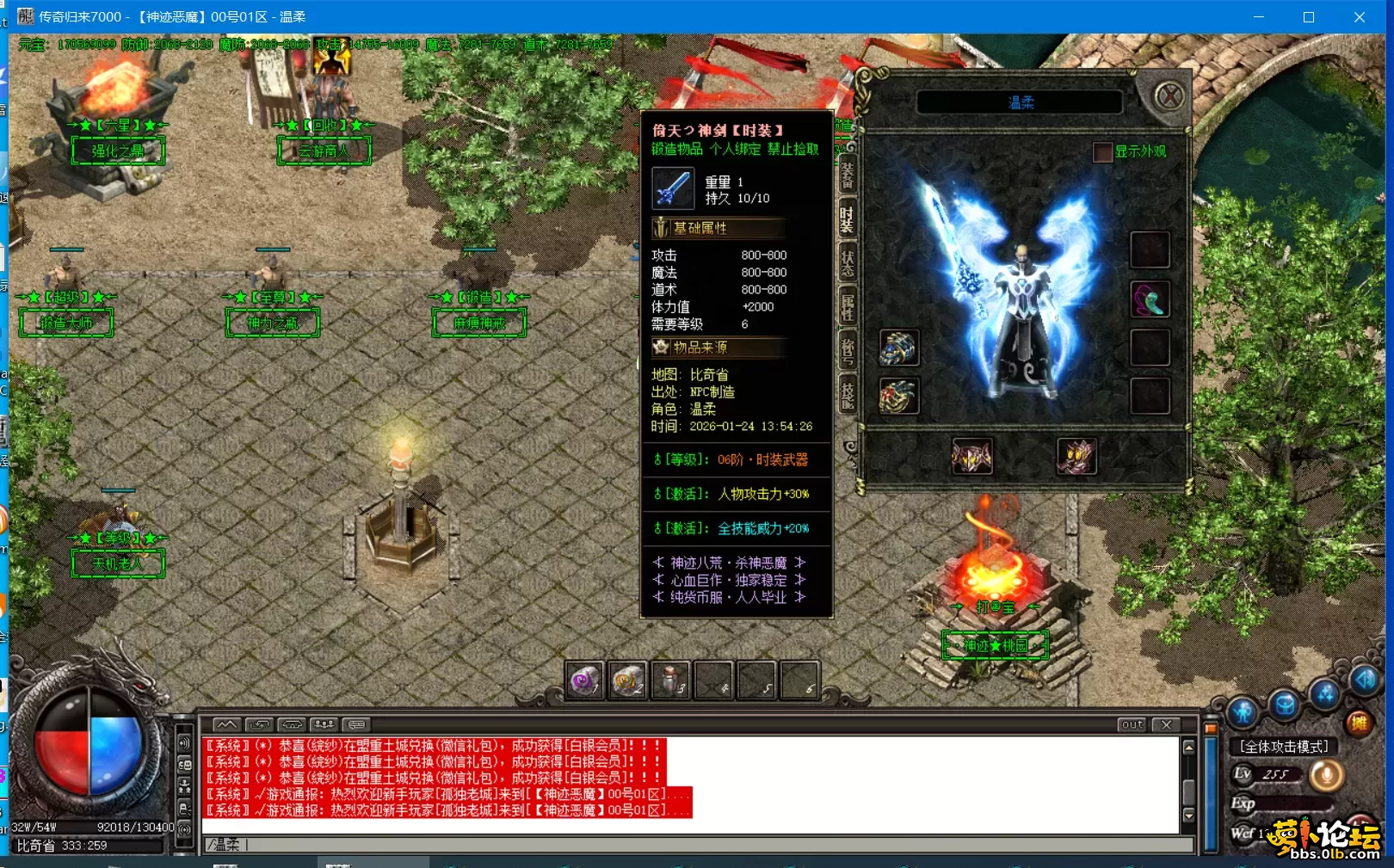The height and width of the screenshot is (868, 1394).
Task: Click out to pop out the chat panel
Action: (x=1132, y=725)
